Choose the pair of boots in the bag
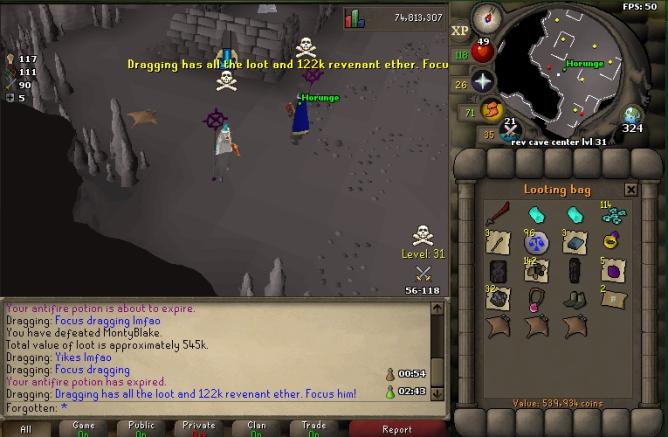The width and height of the screenshot is (668, 437). (572, 298)
